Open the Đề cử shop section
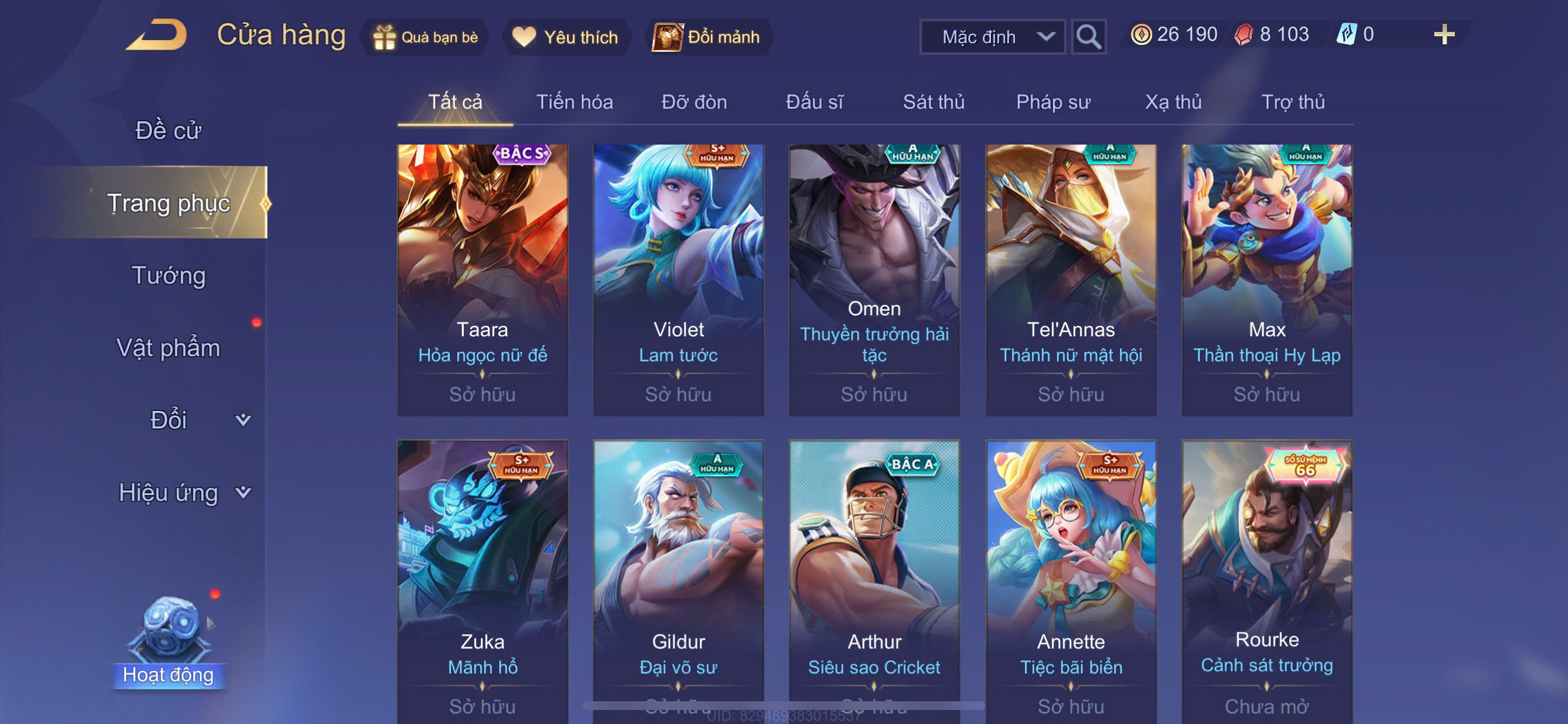Screen dimensions: 1568x724 (168, 130)
